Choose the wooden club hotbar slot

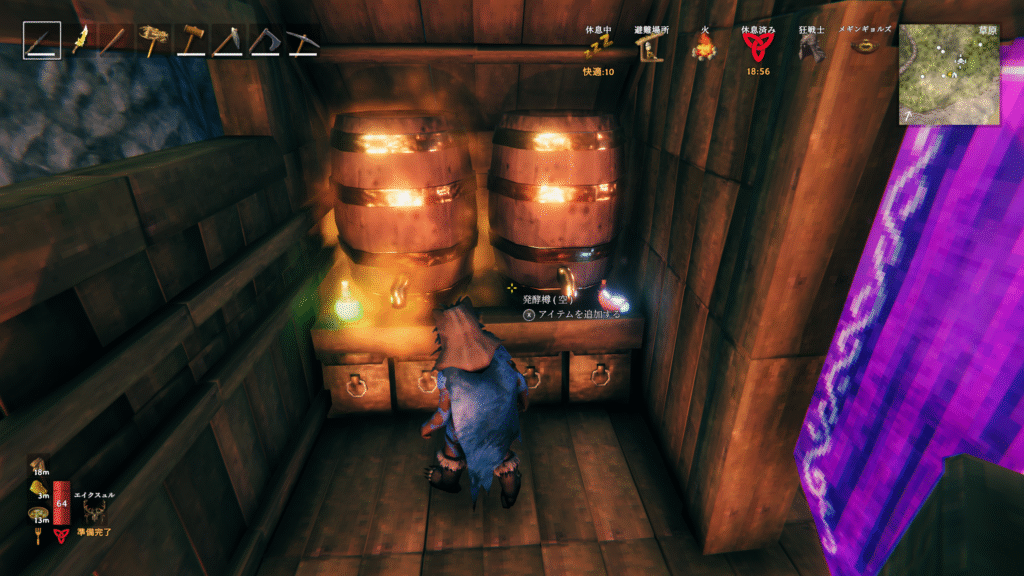click(118, 41)
